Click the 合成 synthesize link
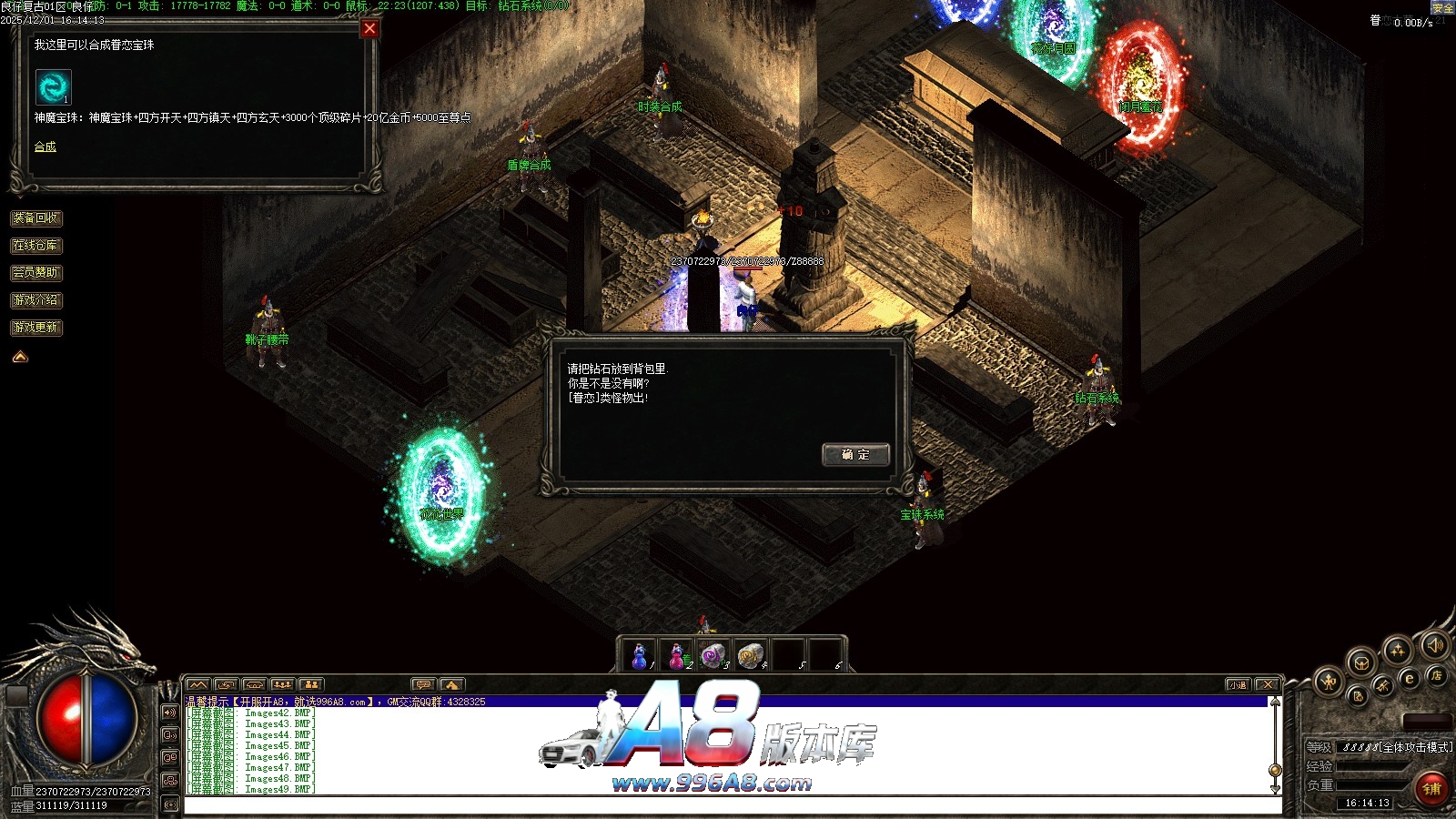1456x819 pixels. pyautogui.click(x=45, y=147)
